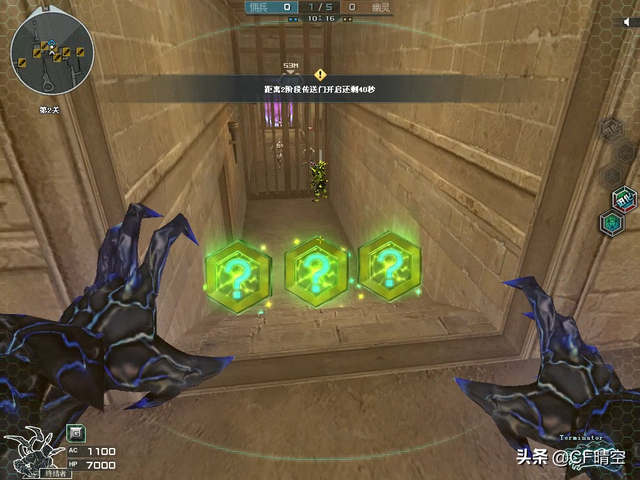Click the yellow warning notice icon
The width and height of the screenshot is (640, 480).
point(320,74)
